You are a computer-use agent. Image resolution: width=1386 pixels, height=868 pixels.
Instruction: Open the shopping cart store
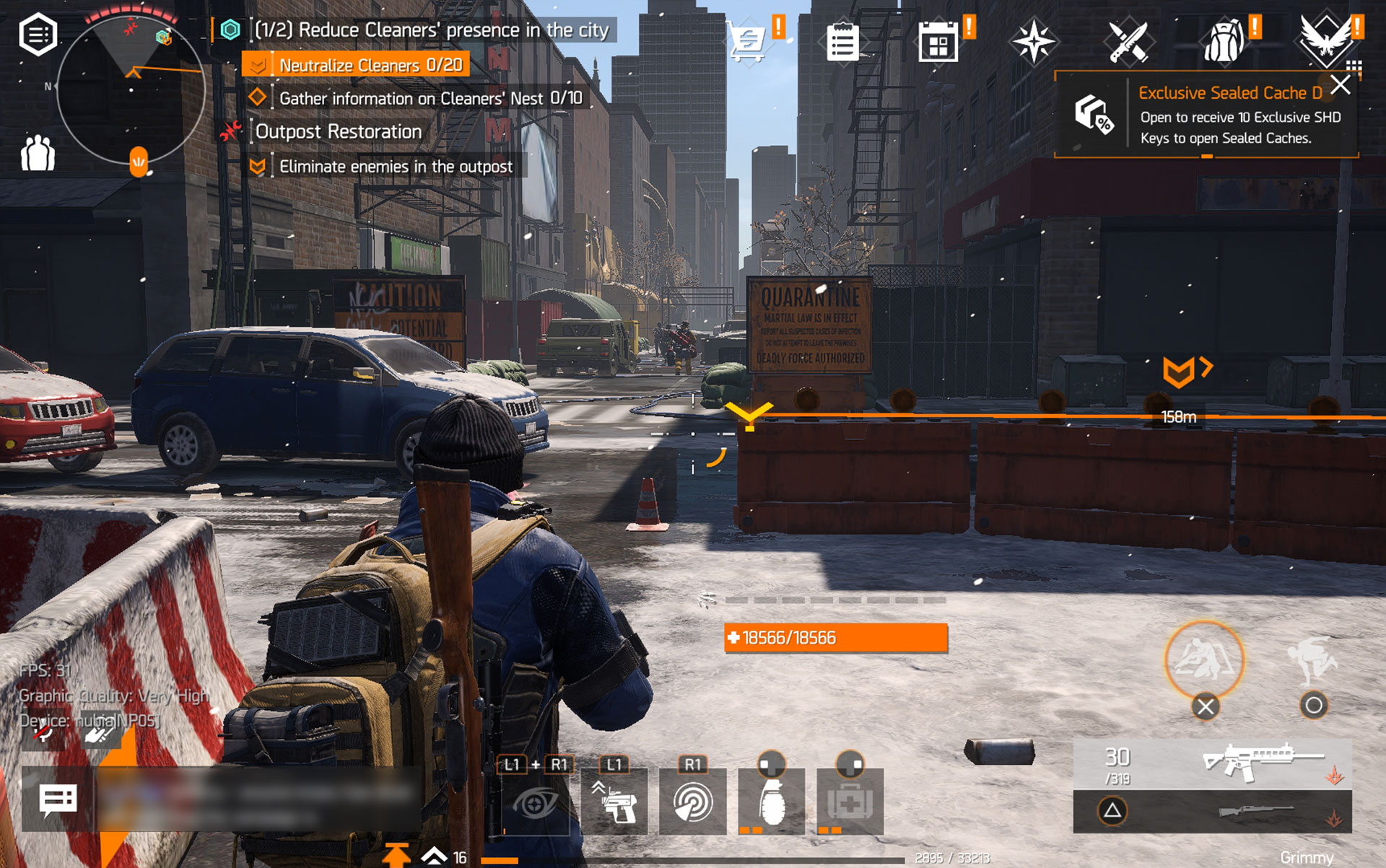[x=748, y=41]
